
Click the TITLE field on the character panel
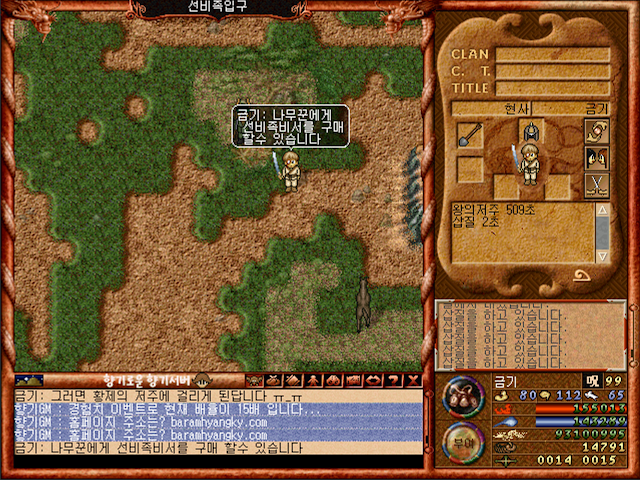pos(552,87)
